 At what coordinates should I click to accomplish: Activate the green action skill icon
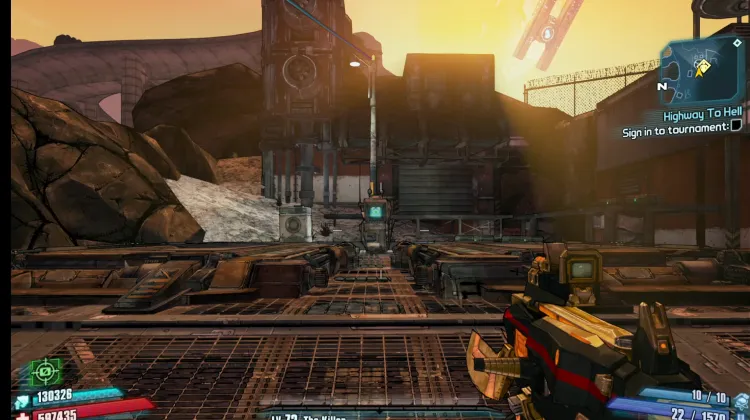point(45,372)
